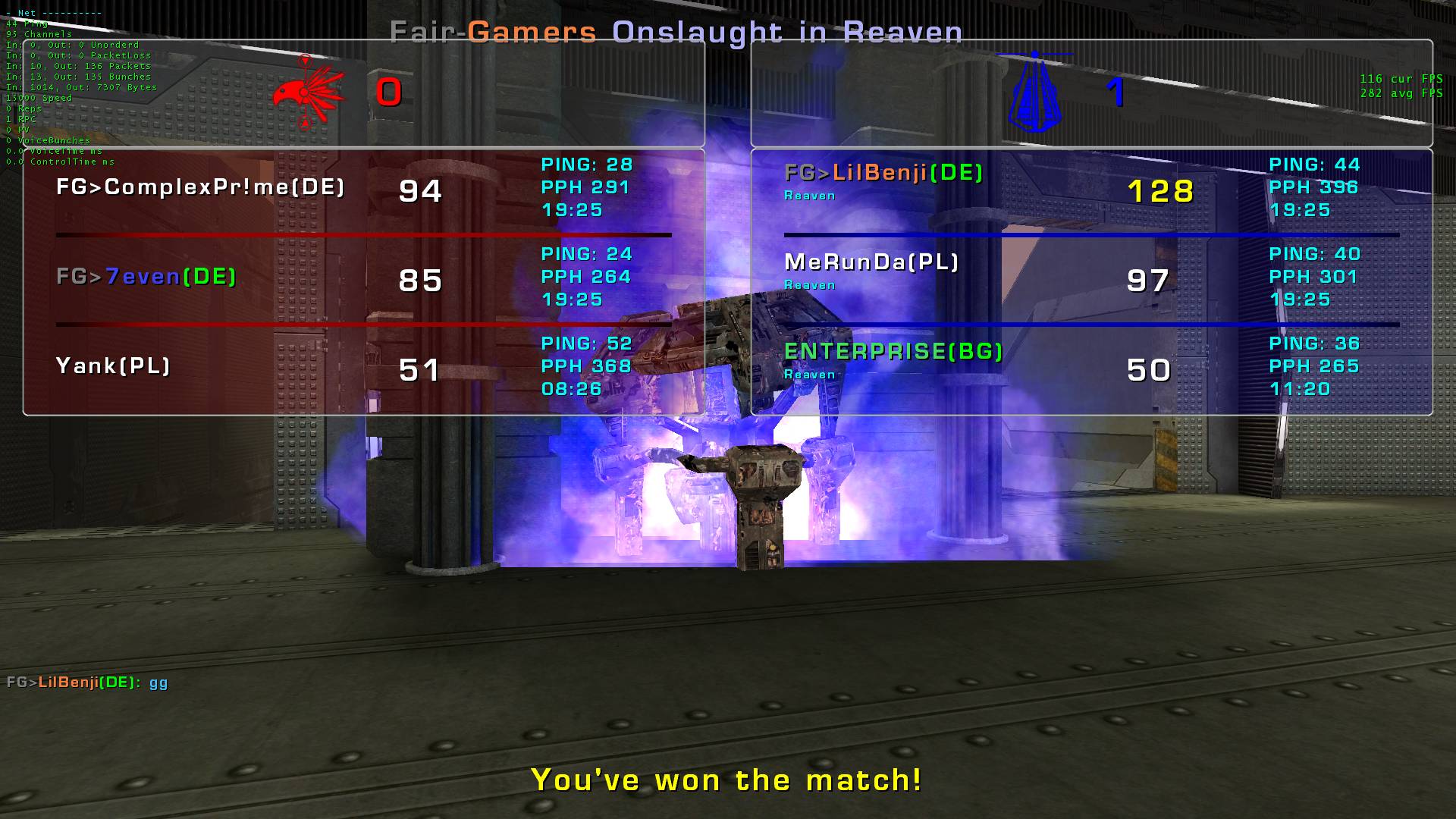The image size is (1456, 819).
Task: Select the FG>LilBenji(DE) scoreboard entry
Action: (x=883, y=174)
